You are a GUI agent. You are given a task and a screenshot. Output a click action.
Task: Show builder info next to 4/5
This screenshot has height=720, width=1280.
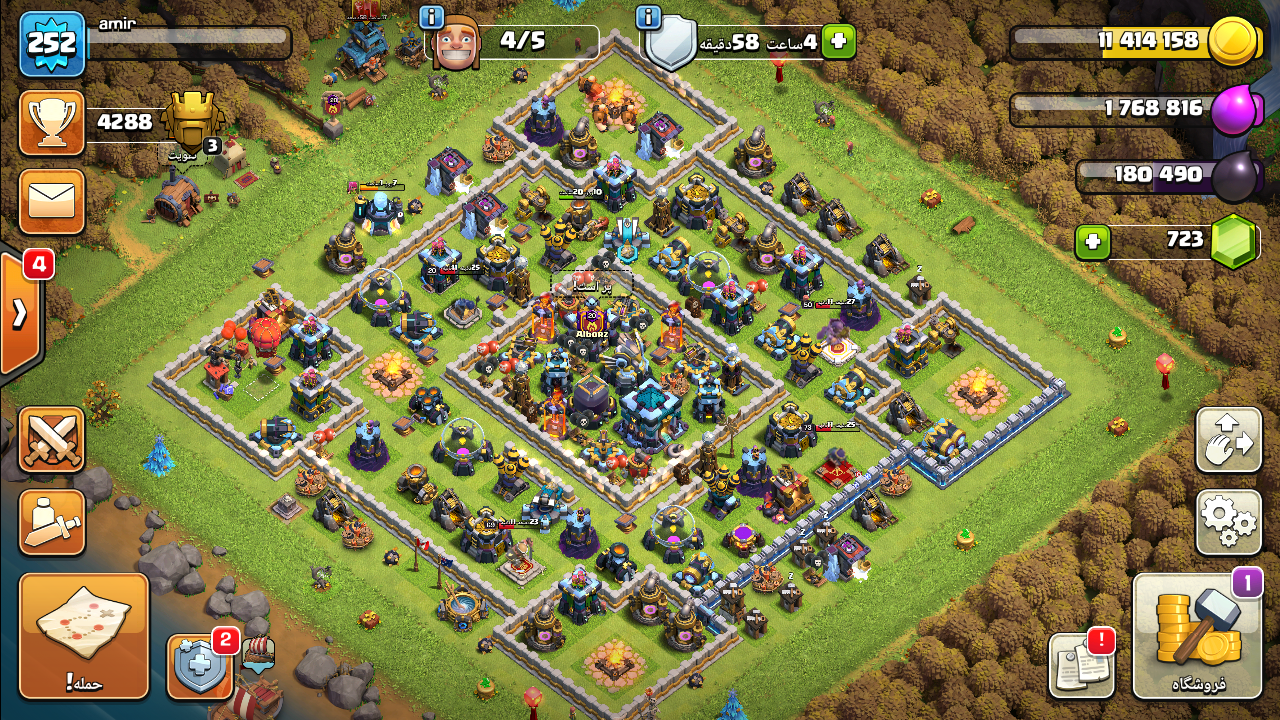click(x=431, y=17)
